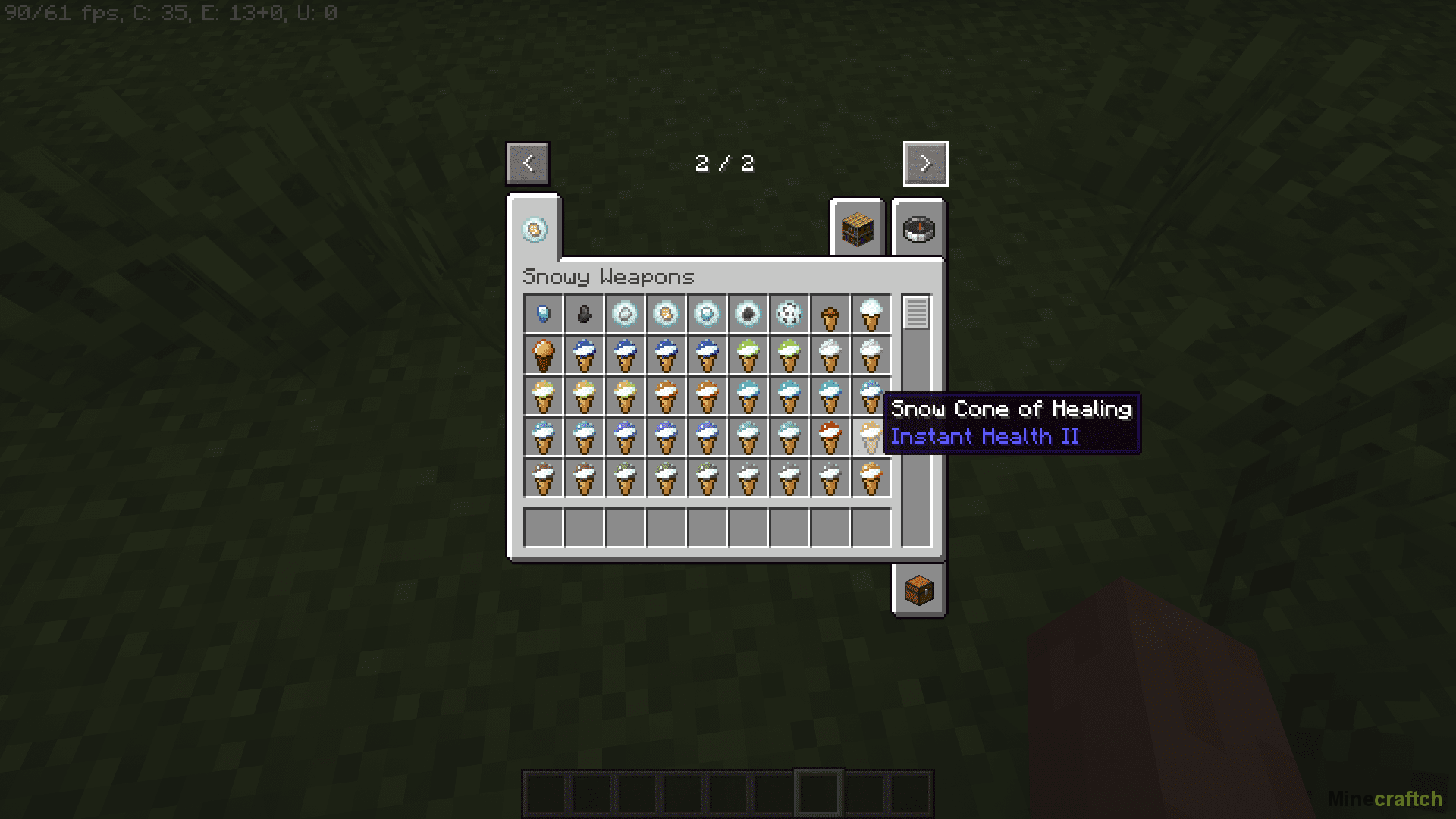Choose the red-orange topped snow cone
This screenshot has width=1456, height=819.
point(830,438)
